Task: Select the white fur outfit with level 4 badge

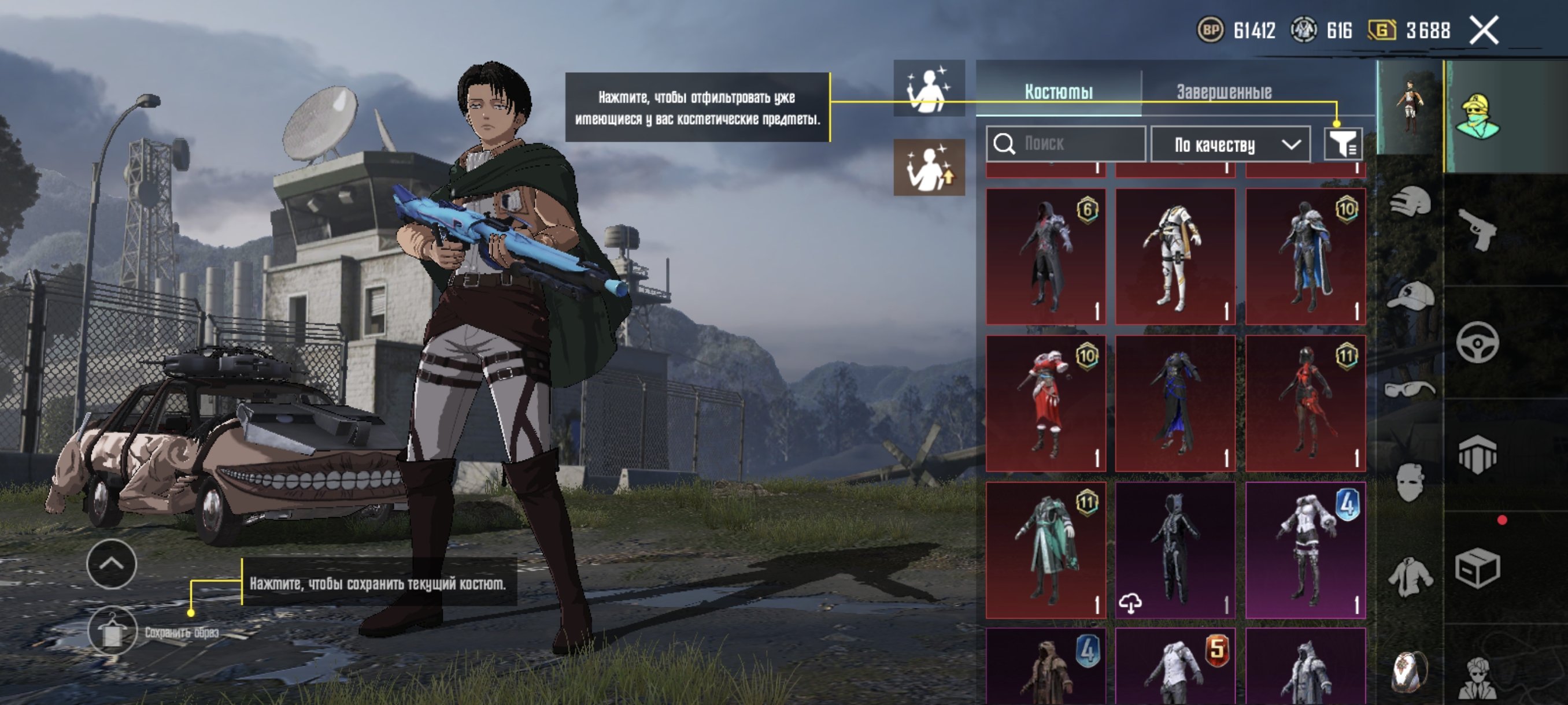Action: pyautogui.click(x=1305, y=550)
